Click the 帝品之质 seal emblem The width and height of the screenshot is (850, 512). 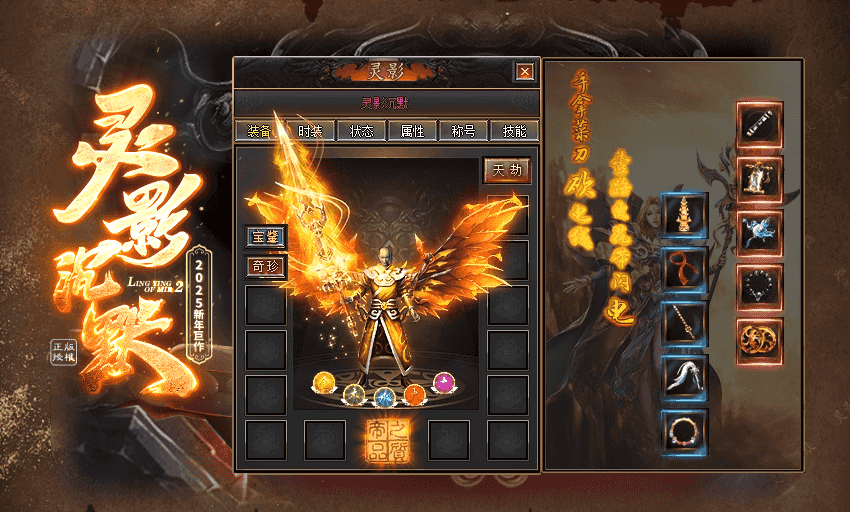point(387,440)
